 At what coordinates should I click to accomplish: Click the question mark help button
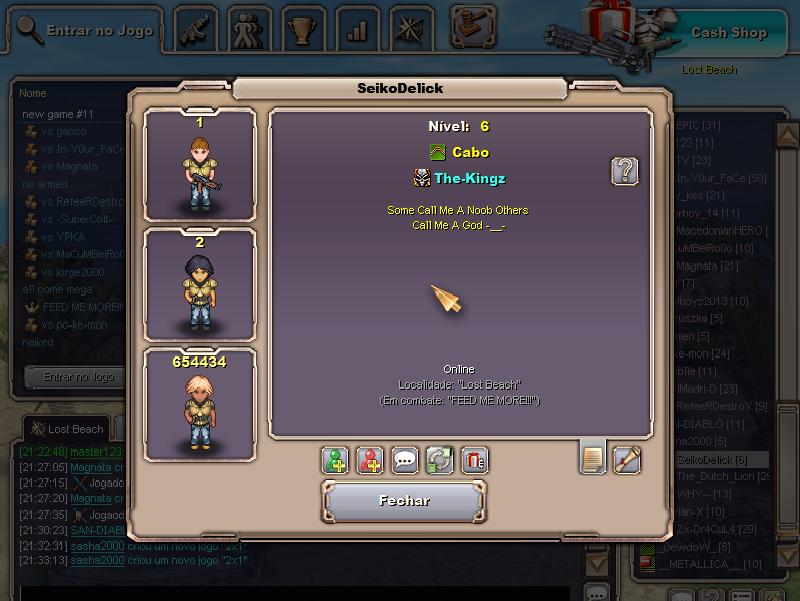click(625, 170)
